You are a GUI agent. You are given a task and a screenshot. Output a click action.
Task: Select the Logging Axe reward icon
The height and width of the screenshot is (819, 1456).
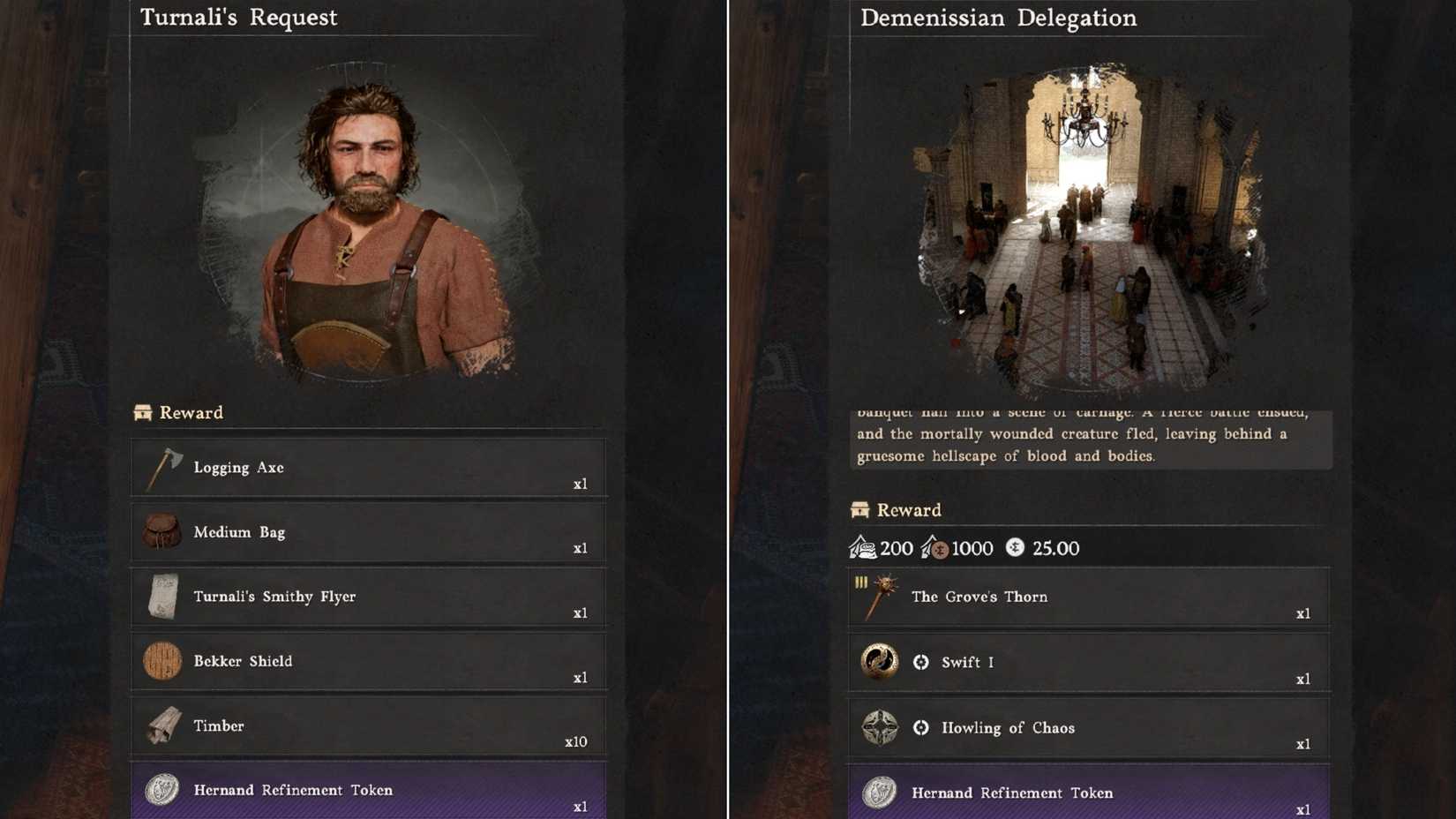(163, 468)
